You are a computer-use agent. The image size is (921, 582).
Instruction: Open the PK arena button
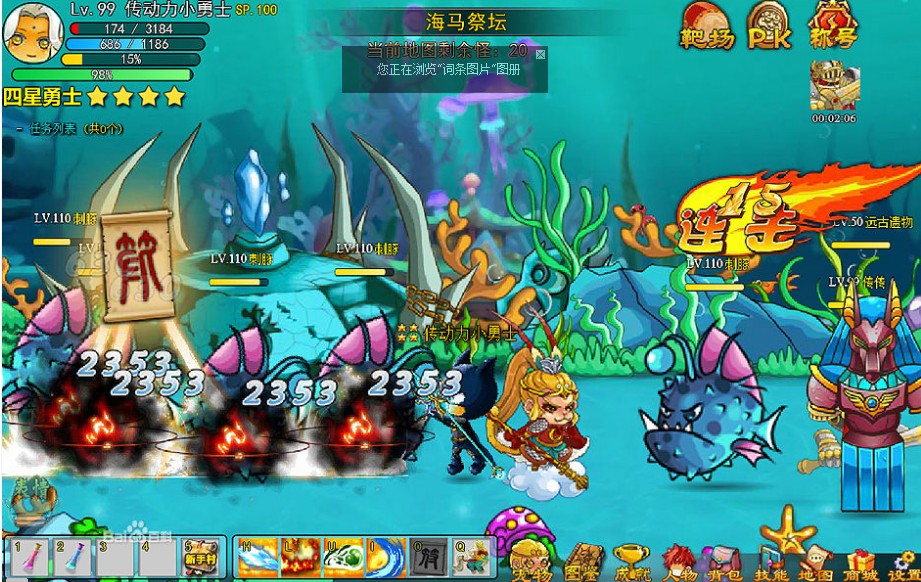point(768,25)
